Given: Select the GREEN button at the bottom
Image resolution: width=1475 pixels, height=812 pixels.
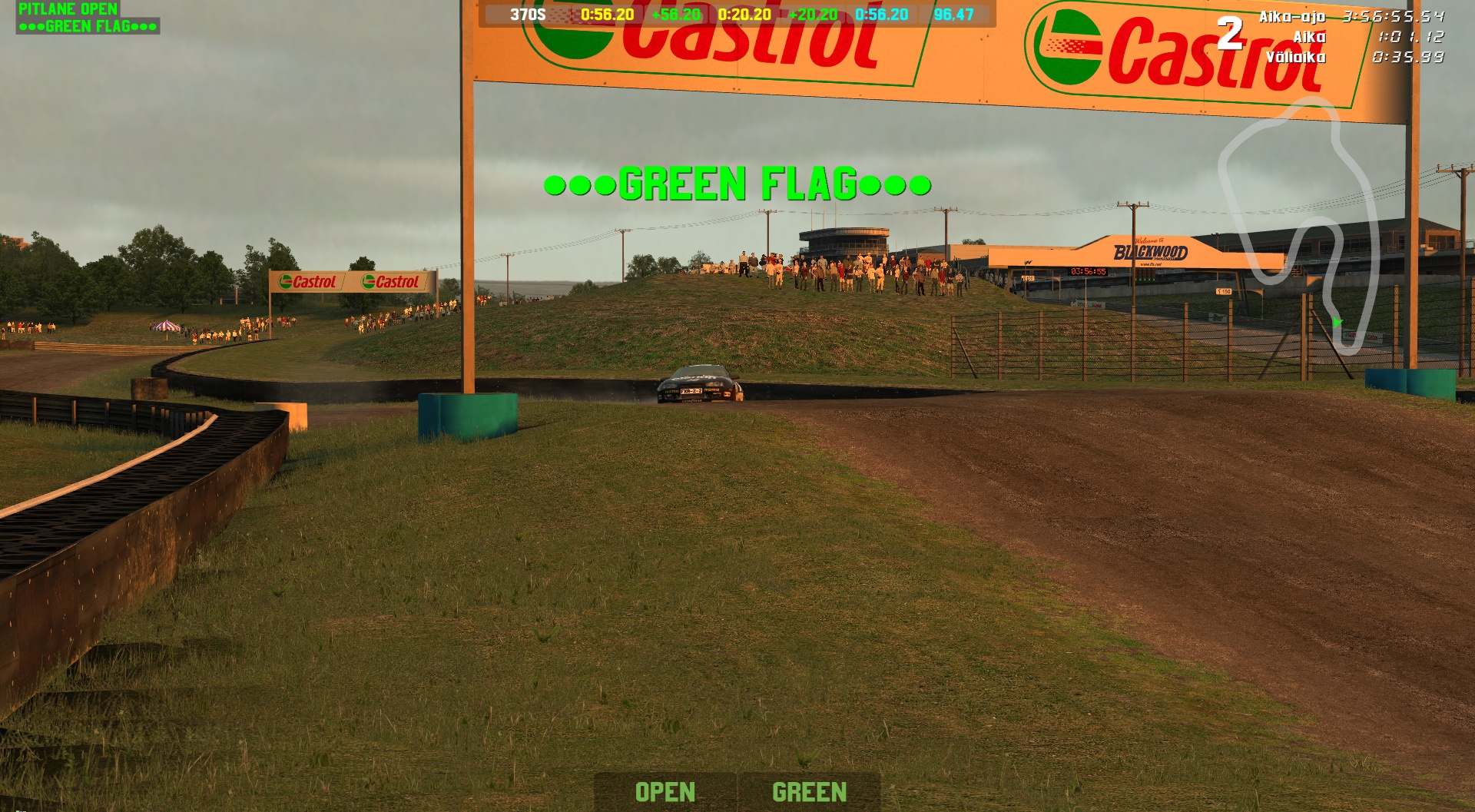Looking at the screenshot, I should 809,792.
